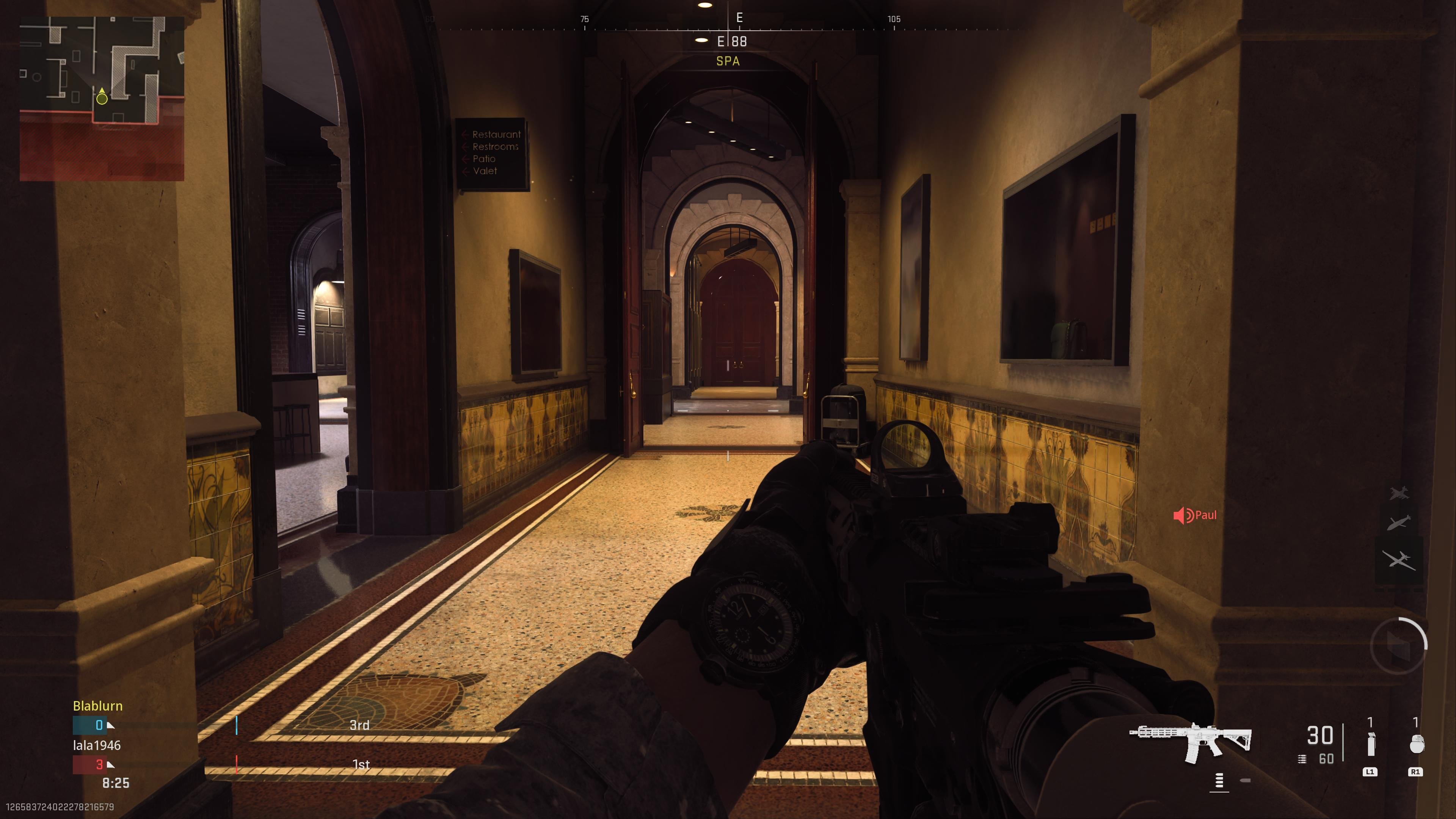Mute Paul's voice chat speaker icon
Screen dimensions: 1456x819
coord(1183,515)
